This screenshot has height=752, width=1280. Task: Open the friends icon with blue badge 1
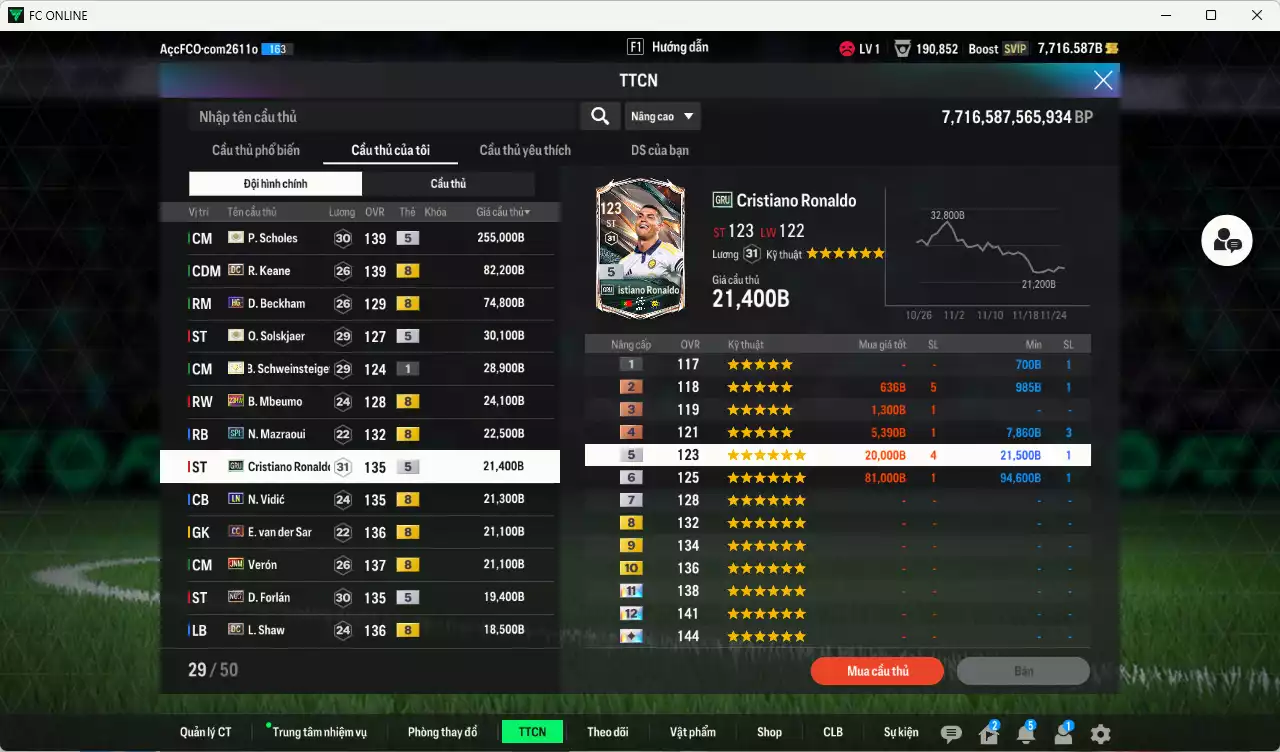pyautogui.click(x=1064, y=735)
